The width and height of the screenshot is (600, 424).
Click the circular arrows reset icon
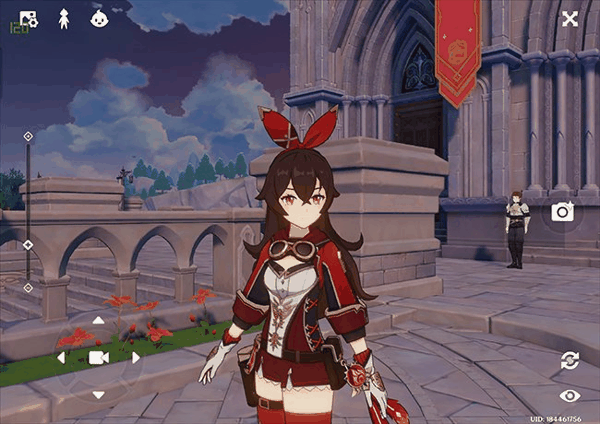(x=570, y=360)
